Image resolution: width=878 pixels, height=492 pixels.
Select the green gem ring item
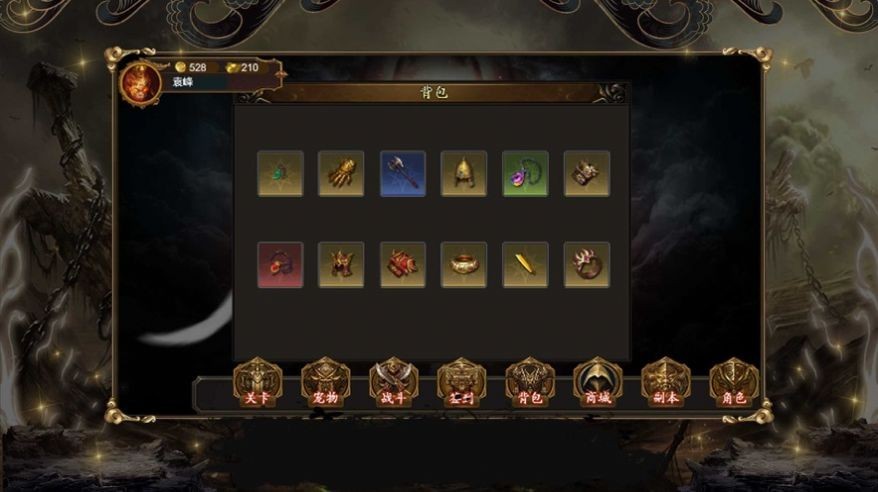(x=280, y=174)
